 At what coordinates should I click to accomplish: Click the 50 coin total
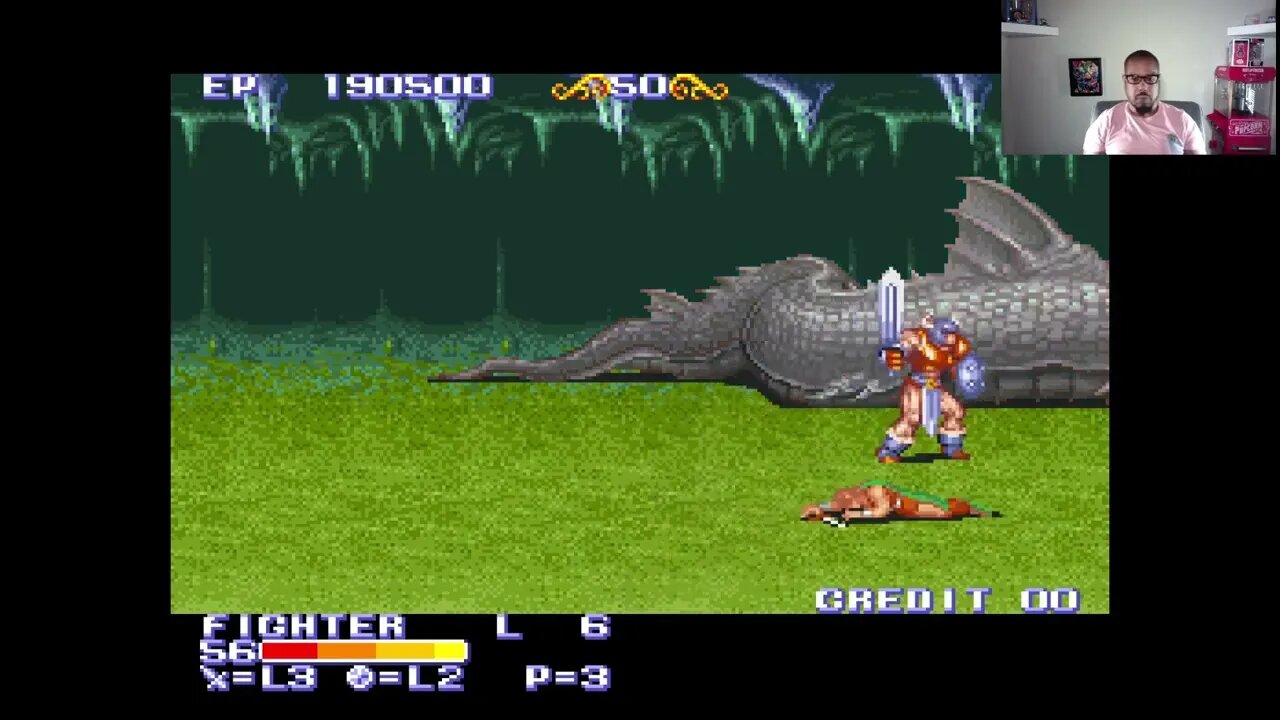640,88
